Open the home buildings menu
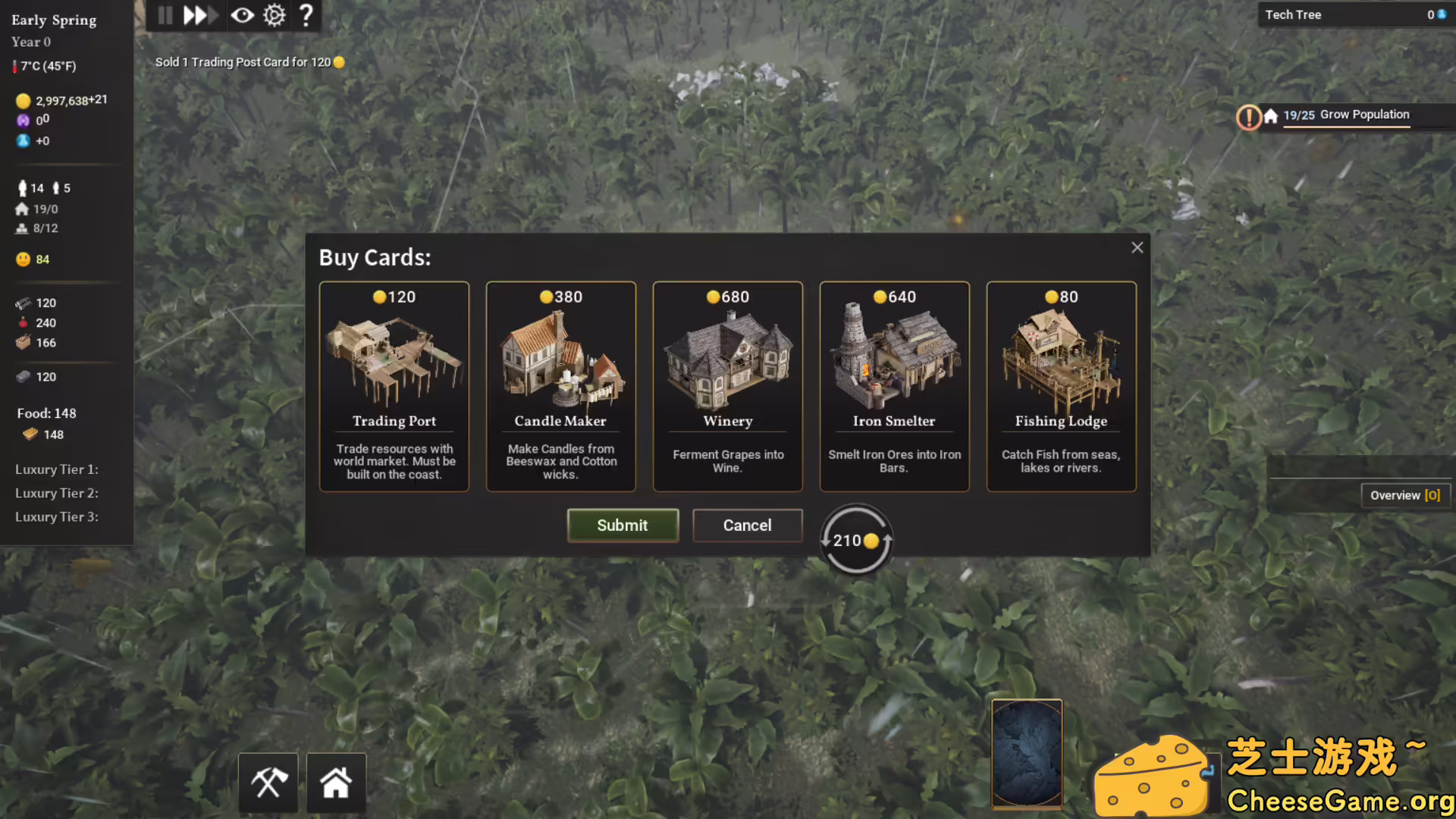This screenshot has height=819, width=1456. click(x=337, y=781)
